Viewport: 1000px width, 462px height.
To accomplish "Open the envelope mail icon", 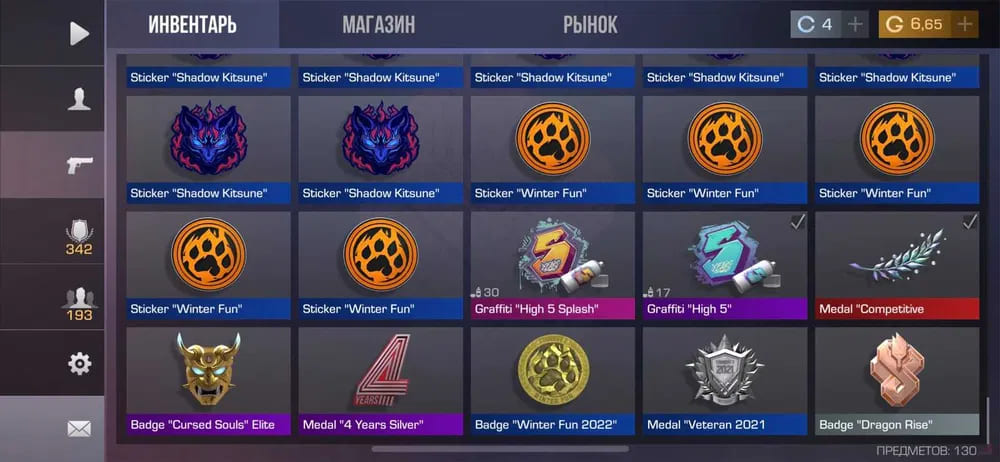I will (79, 429).
